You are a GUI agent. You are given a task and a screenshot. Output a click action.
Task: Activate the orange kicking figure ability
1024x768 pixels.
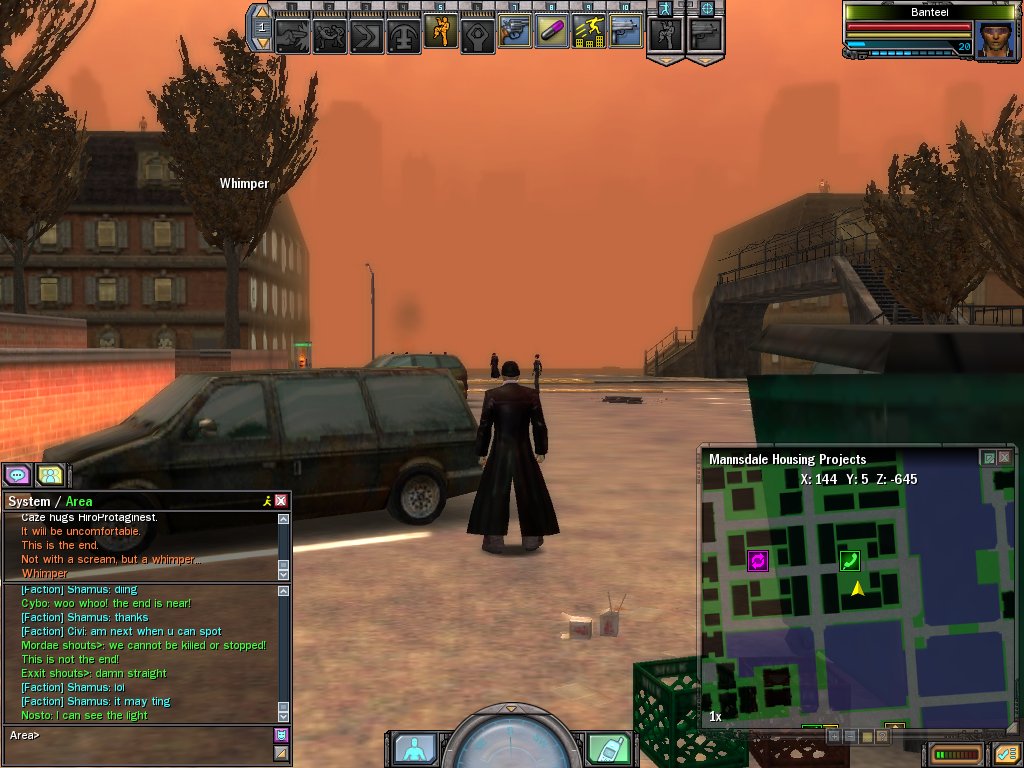[441, 32]
